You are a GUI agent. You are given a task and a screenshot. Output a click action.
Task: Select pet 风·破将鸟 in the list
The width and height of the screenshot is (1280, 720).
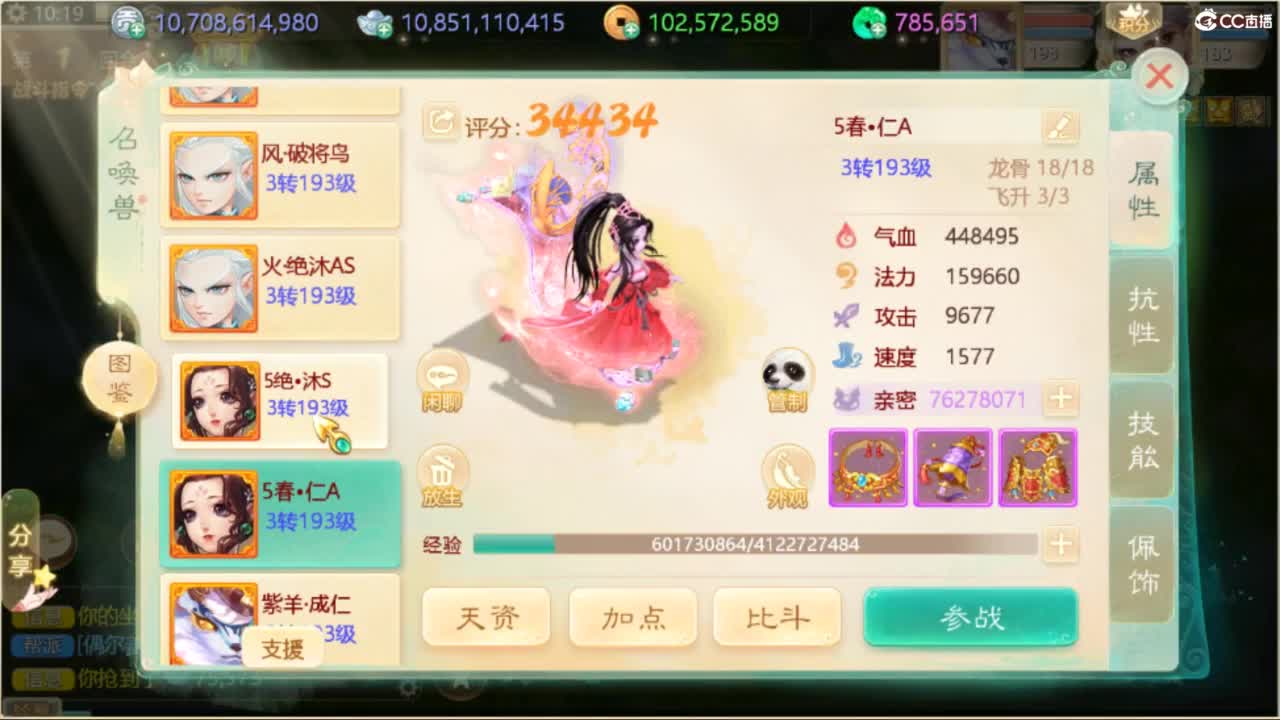click(x=280, y=175)
